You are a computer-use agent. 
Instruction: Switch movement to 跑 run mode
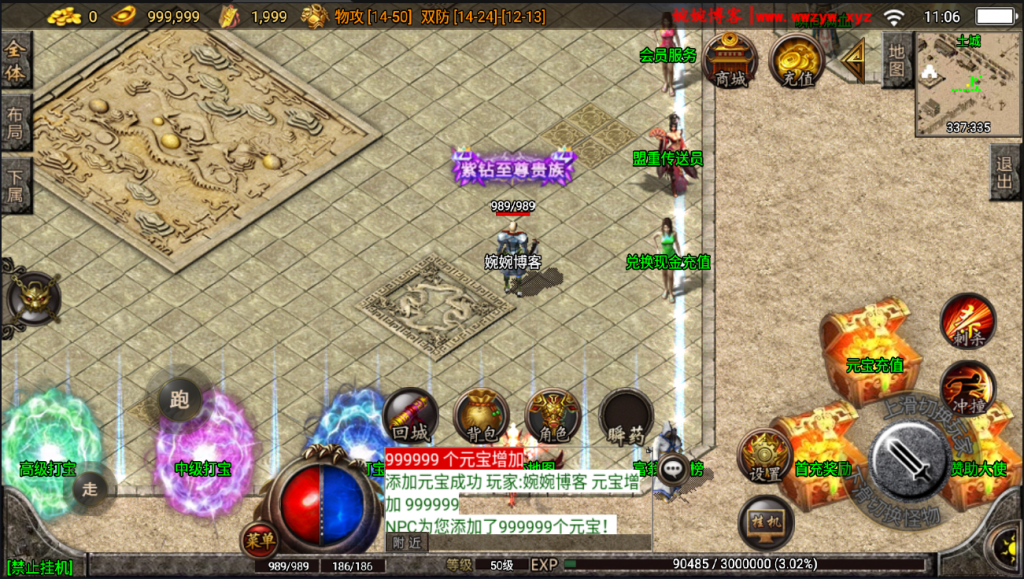pos(180,400)
